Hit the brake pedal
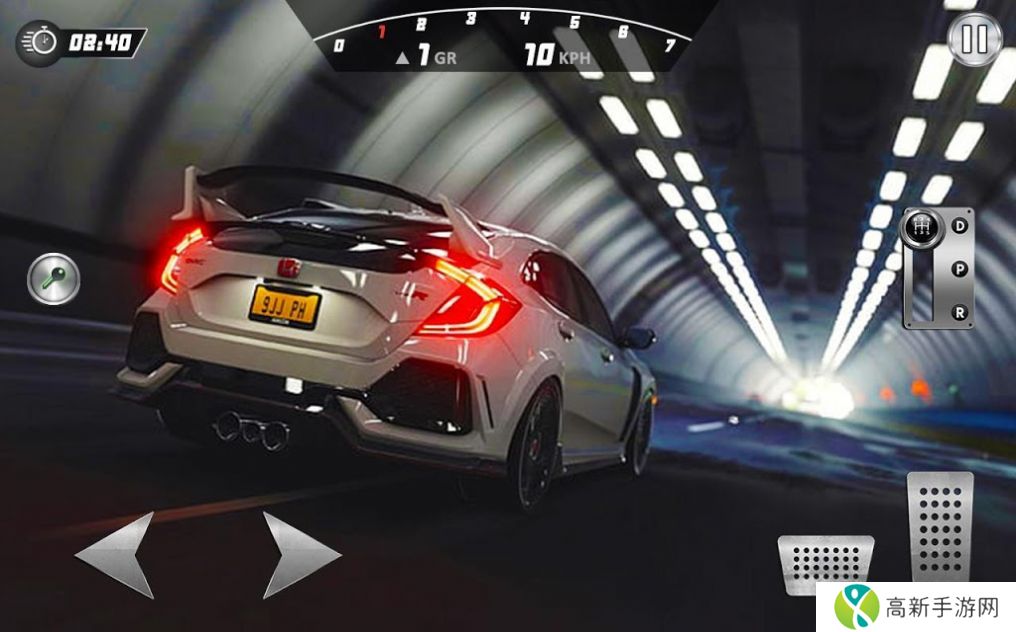Screen dimensions: 1016x632 (x=826, y=565)
